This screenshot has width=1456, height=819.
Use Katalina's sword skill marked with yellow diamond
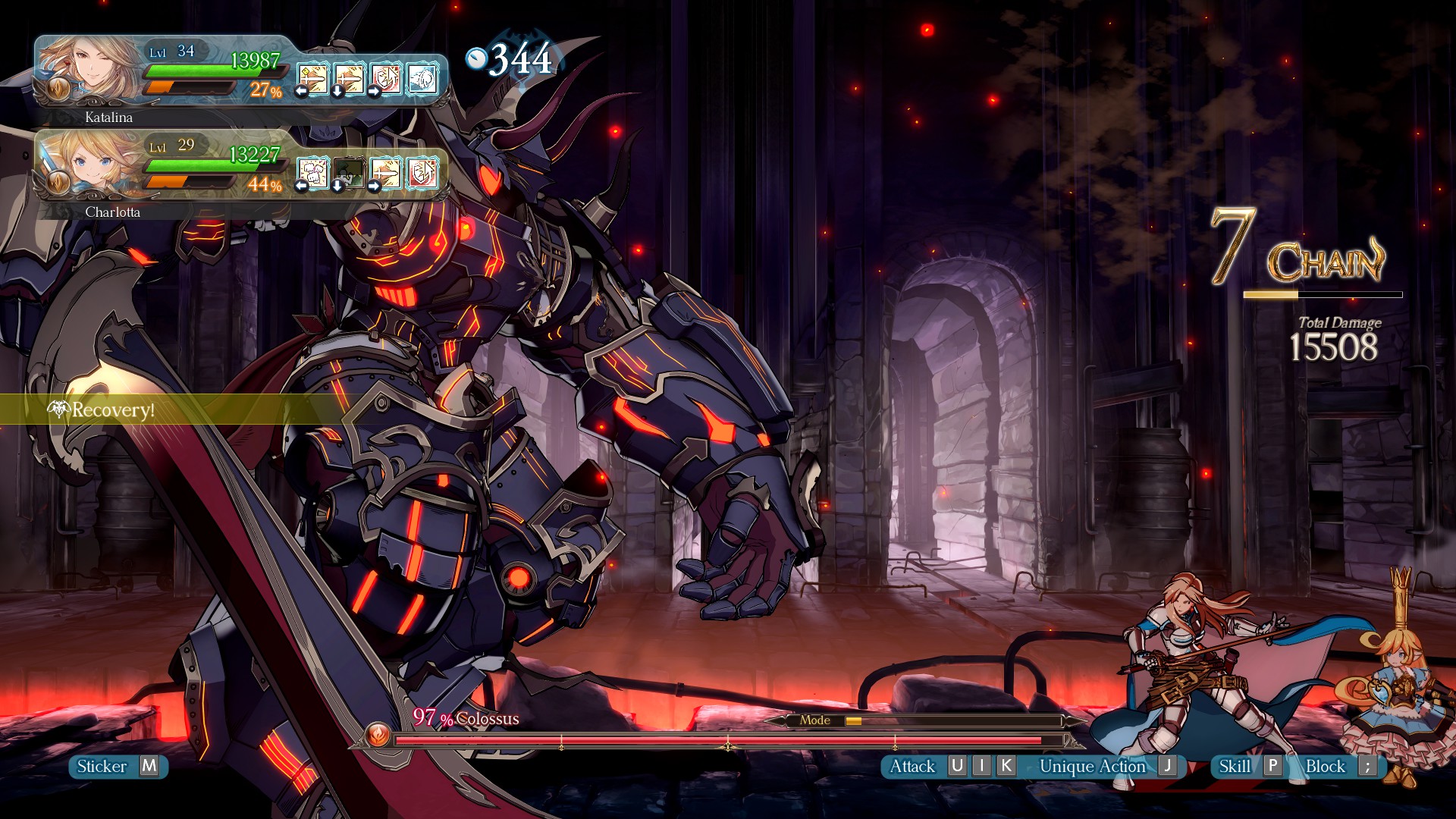[313, 78]
